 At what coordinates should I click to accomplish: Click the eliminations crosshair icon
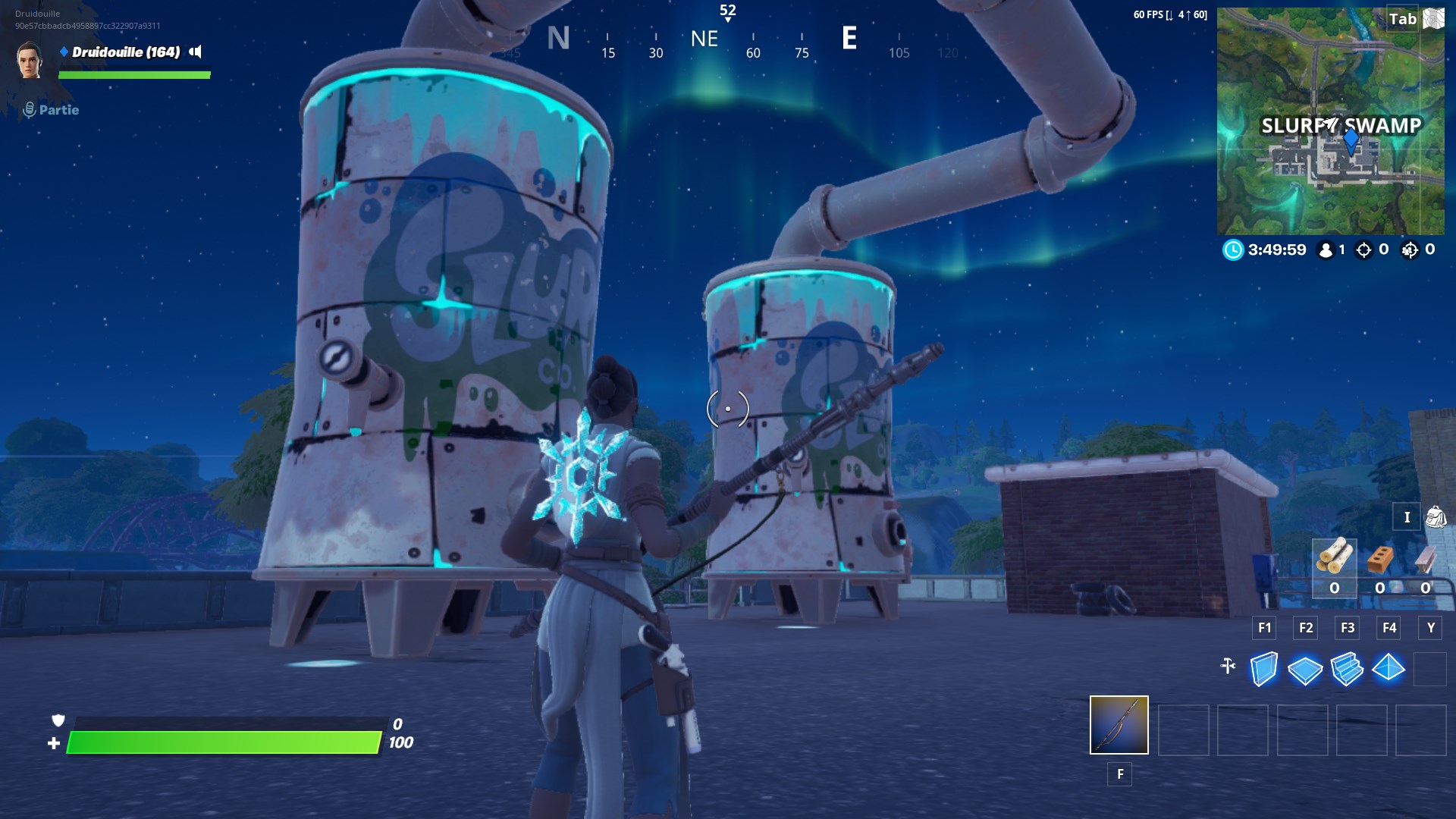coord(1363,250)
